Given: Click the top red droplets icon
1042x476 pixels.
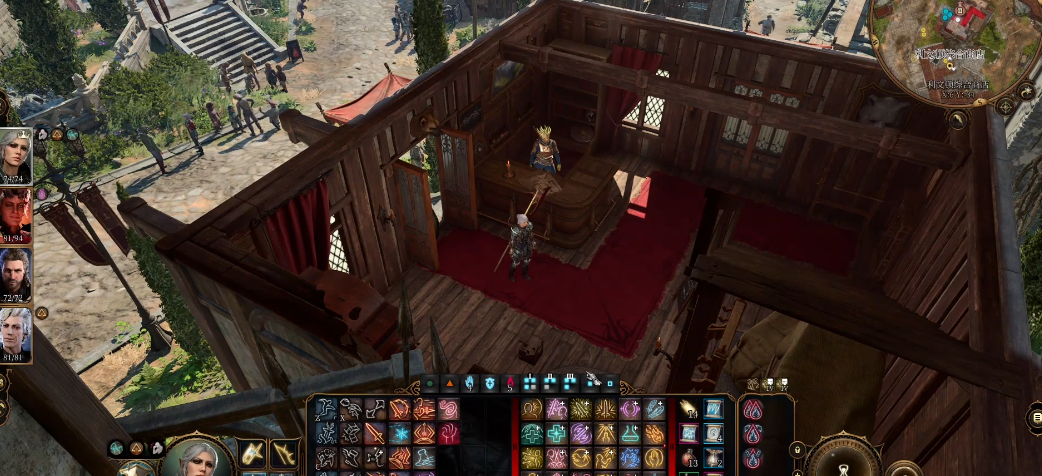Looking at the screenshot, I should pos(753,410).
